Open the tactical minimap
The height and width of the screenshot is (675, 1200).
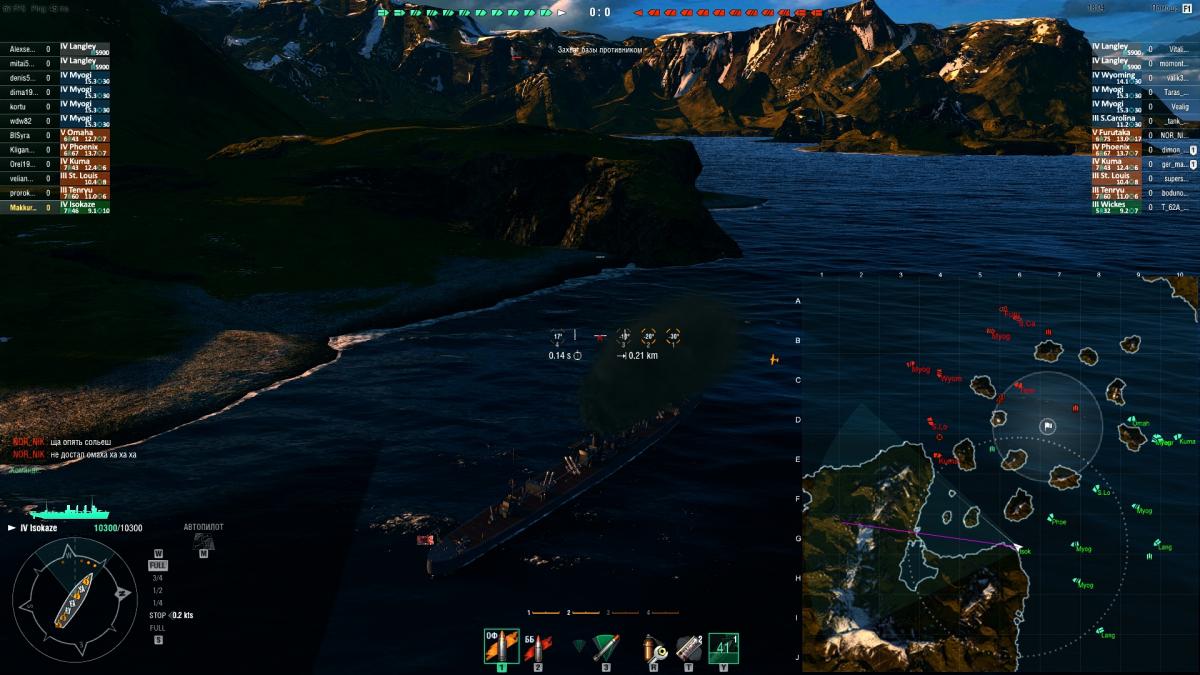[x=998, y=470]
